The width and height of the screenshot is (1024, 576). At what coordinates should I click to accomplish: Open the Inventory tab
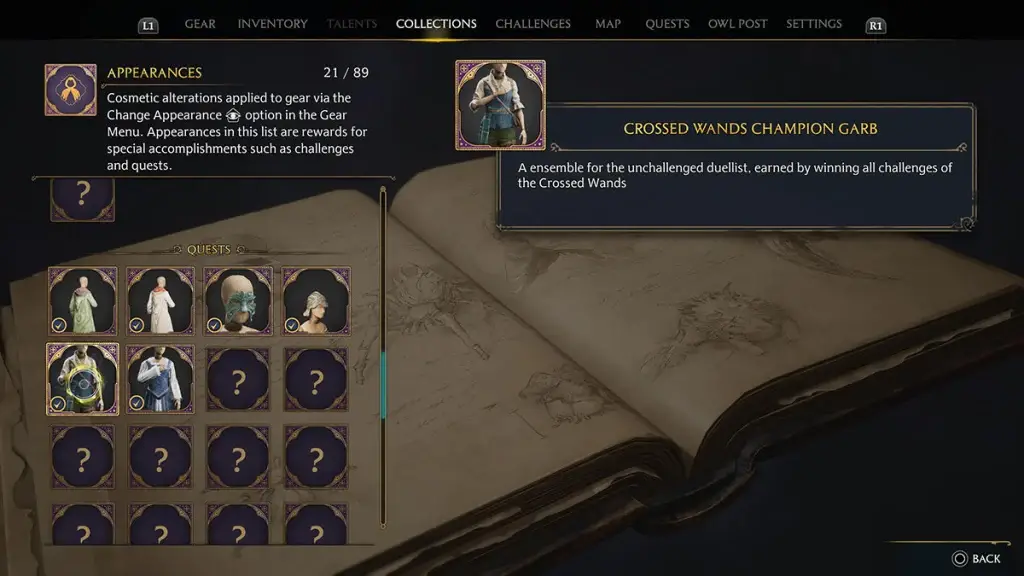(273, 24)
